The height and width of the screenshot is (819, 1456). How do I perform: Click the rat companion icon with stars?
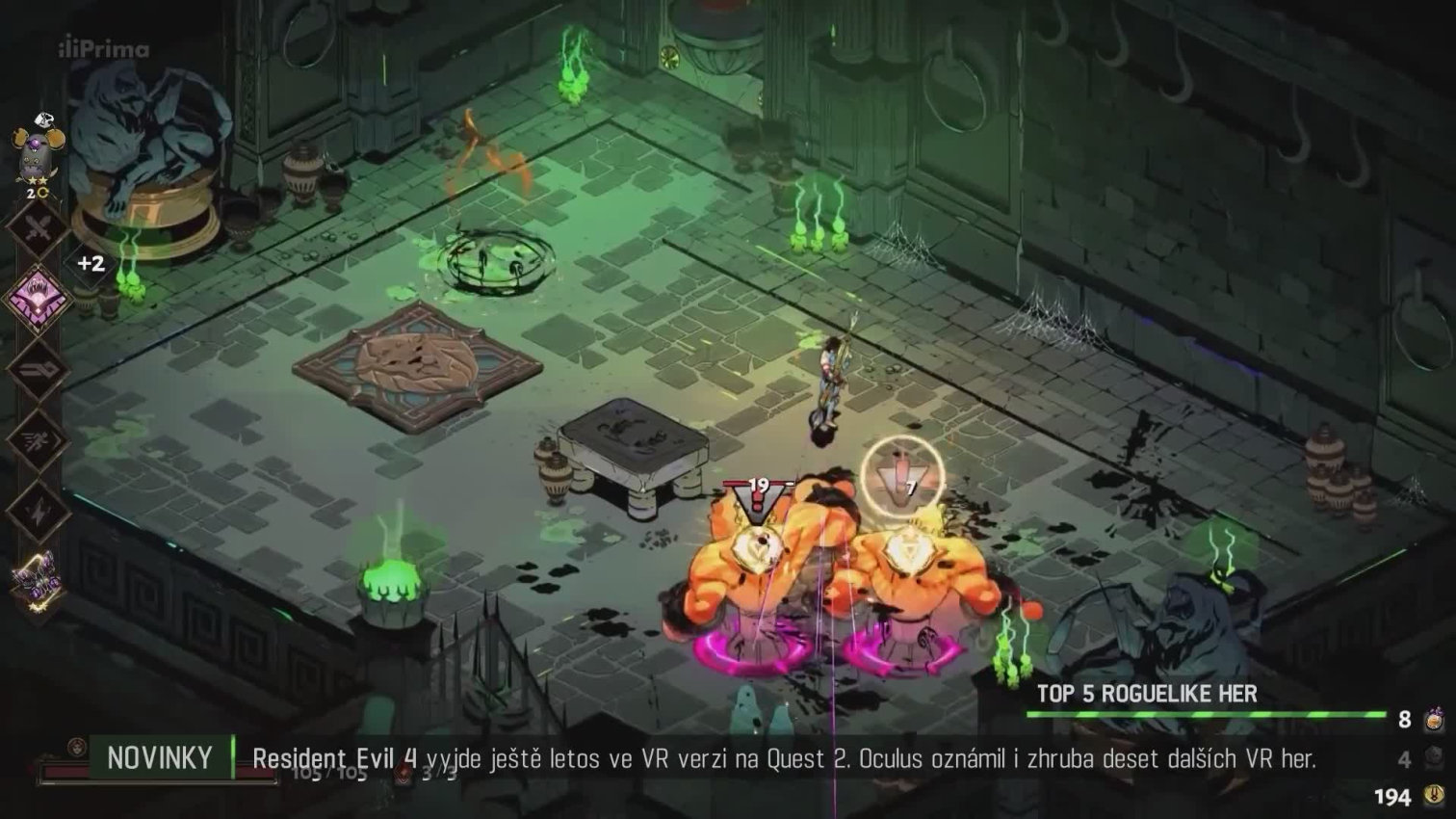point(38,152)
